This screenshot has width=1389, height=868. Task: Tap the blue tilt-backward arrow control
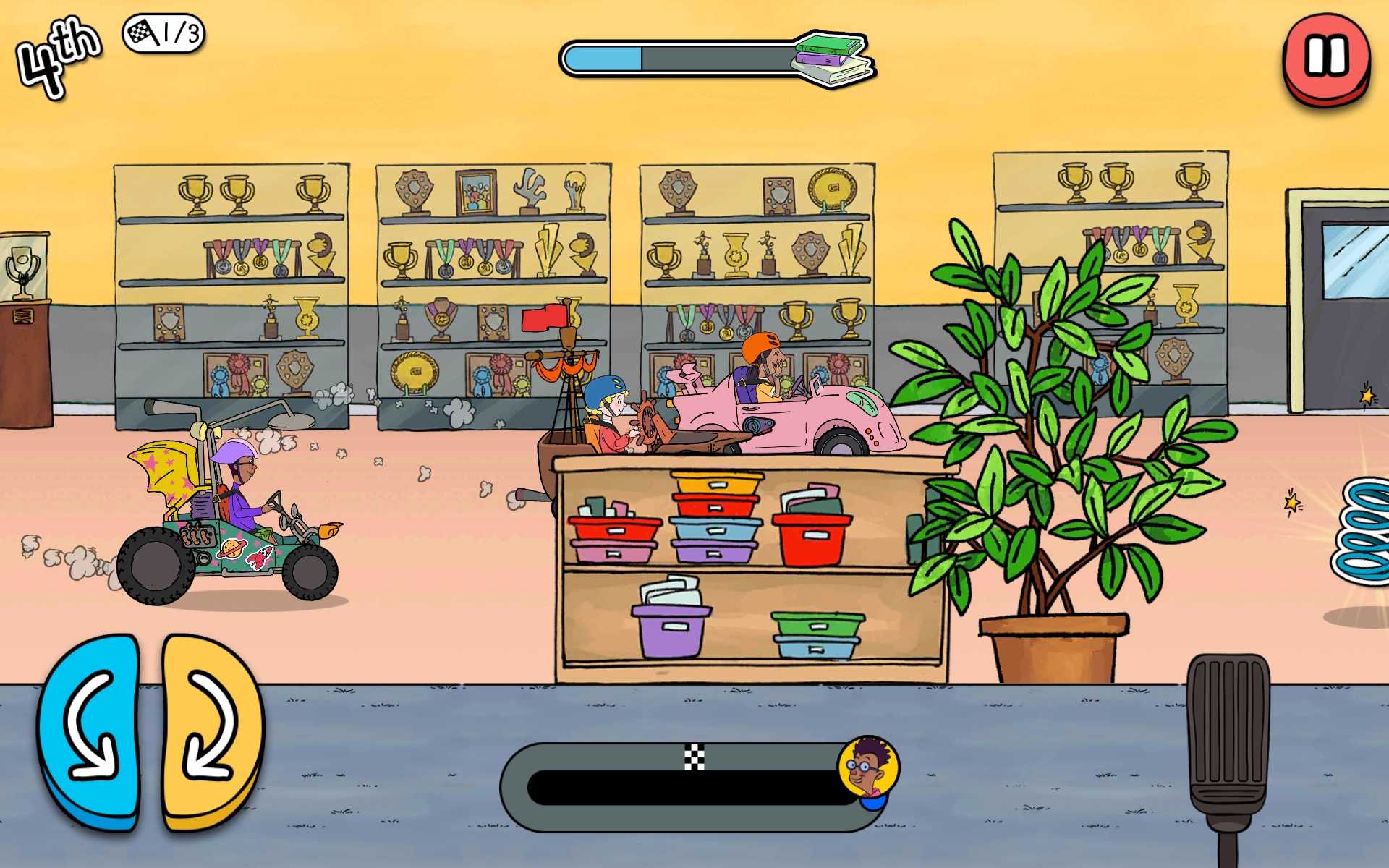pos(90,729)
